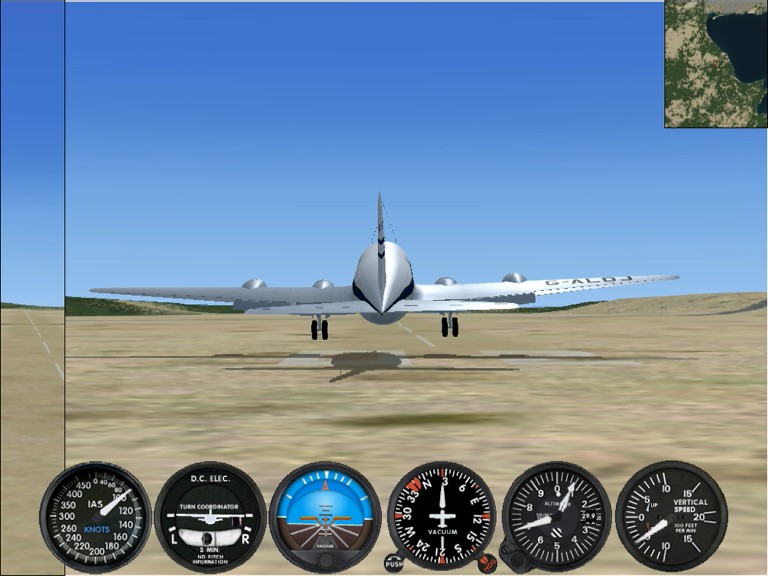Click the heading indicator compass gauge

pos(441,516)
